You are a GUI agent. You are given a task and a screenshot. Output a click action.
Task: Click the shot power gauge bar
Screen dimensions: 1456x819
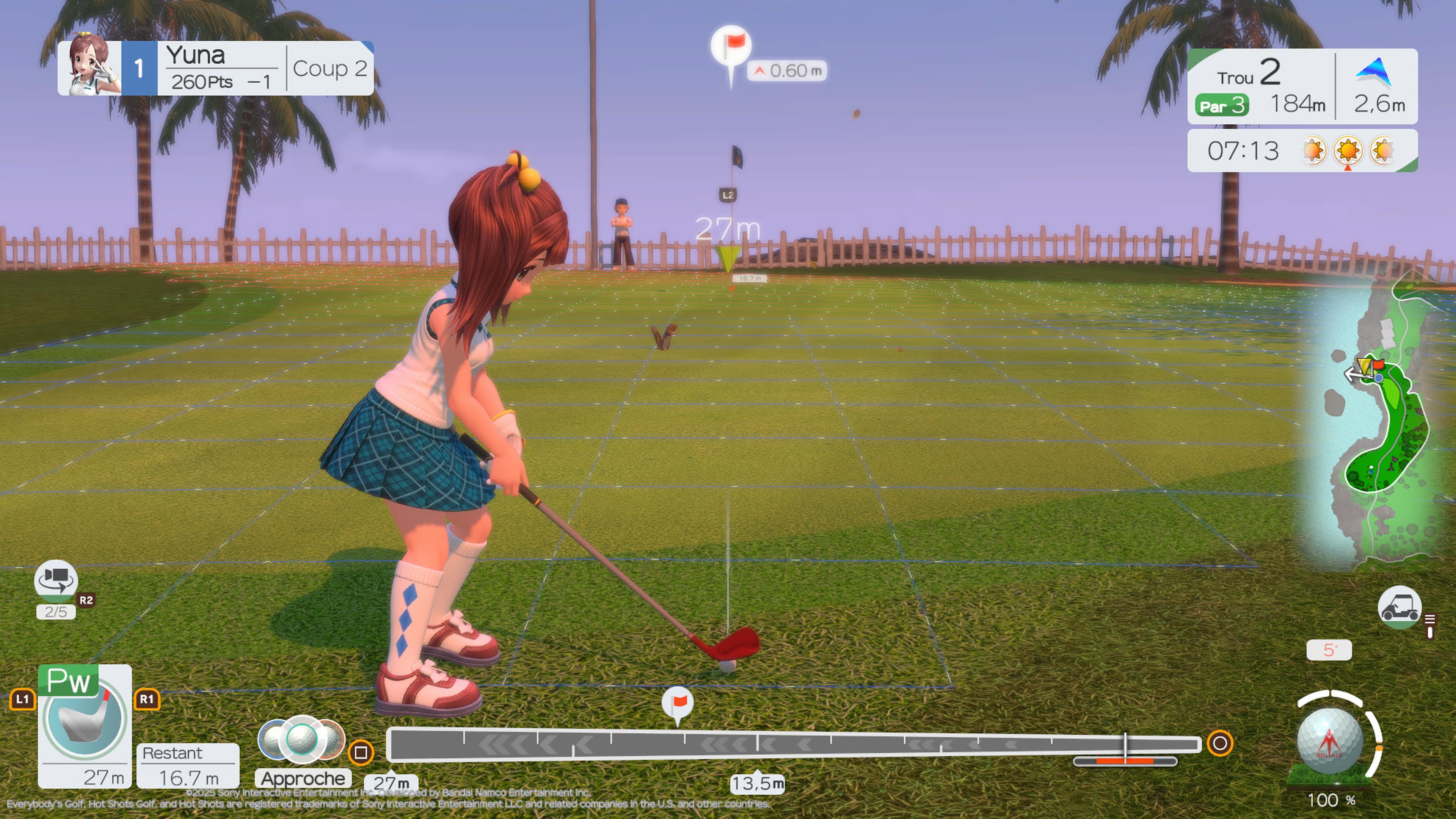pyautogui.click(x=794, y=744)
